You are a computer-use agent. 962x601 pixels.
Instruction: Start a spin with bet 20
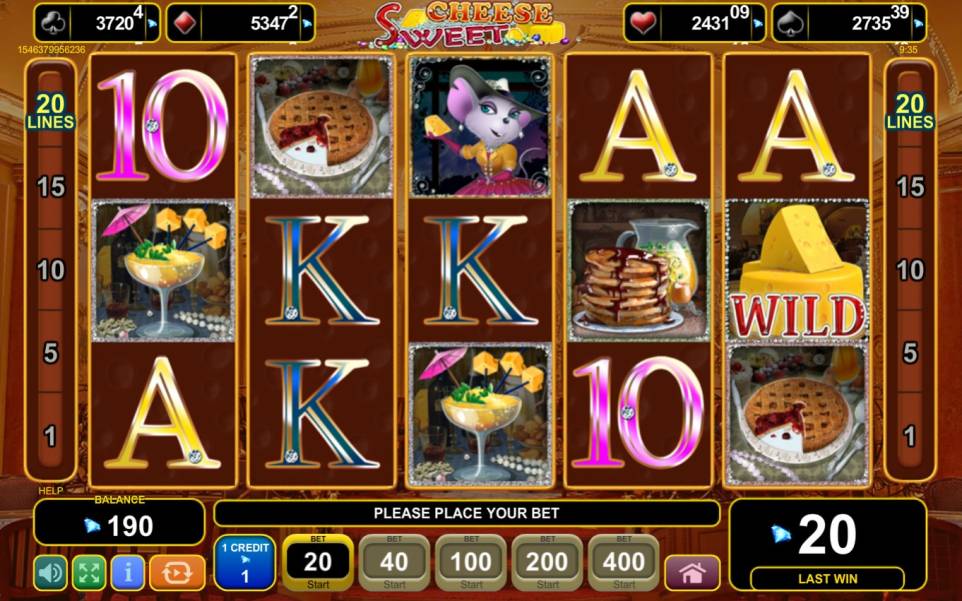tap(318, 563)
